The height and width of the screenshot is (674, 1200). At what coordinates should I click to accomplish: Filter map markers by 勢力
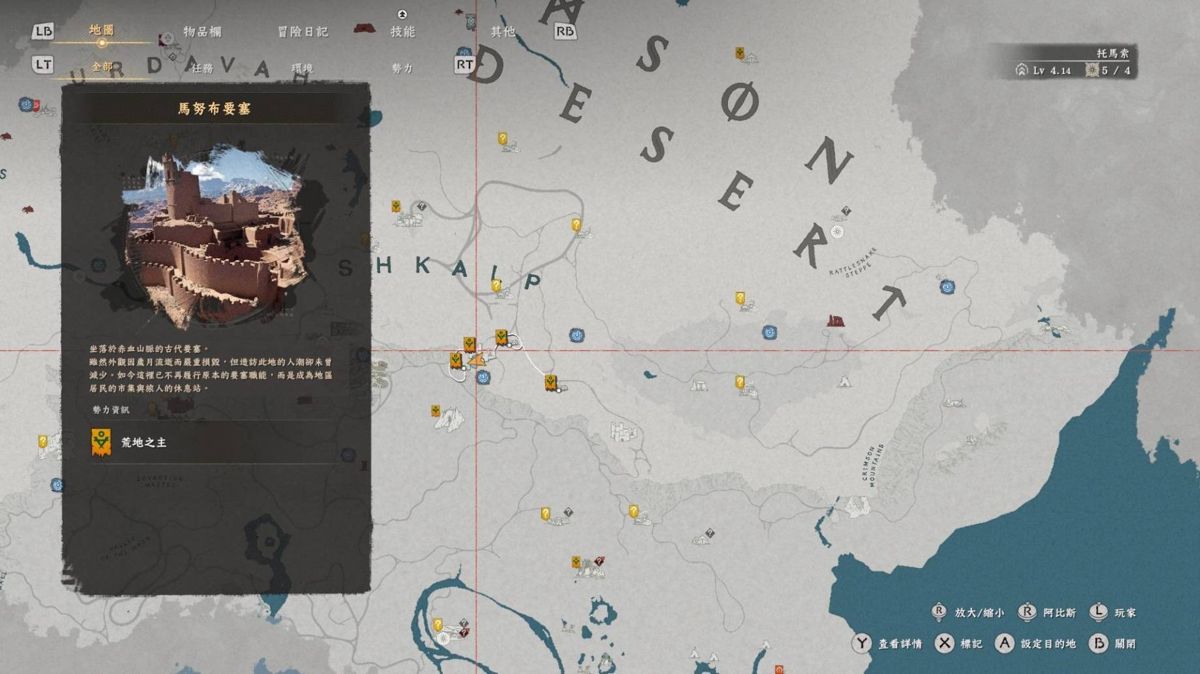click(402, 67)
